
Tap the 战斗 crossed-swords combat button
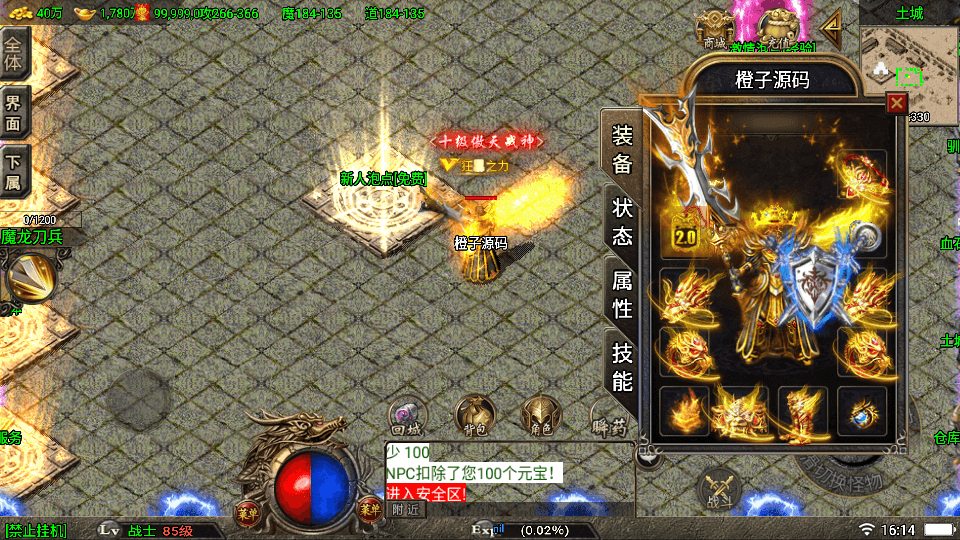pyautogui.click(x=718, y=487)
